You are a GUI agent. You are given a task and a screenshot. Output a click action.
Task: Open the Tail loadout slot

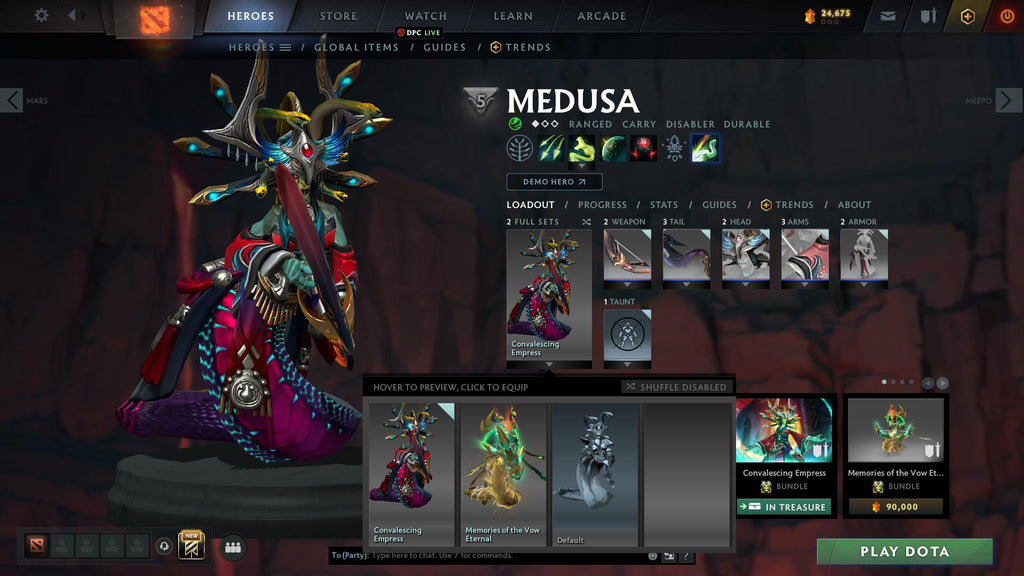pyautogui.click(x=686, y=255)
